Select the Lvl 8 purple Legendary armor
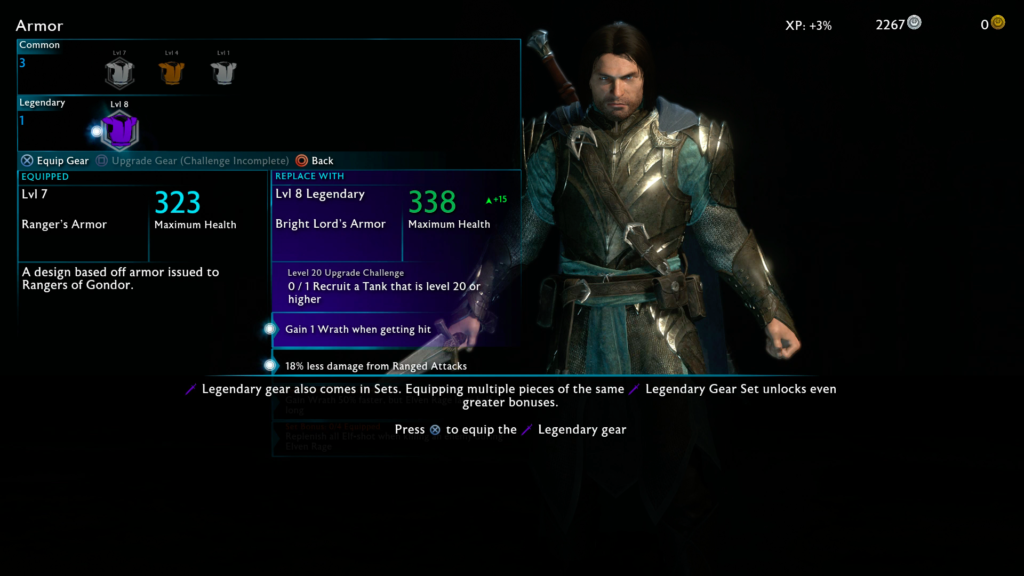Viewport: 1024px width, 576px height. 120,130
